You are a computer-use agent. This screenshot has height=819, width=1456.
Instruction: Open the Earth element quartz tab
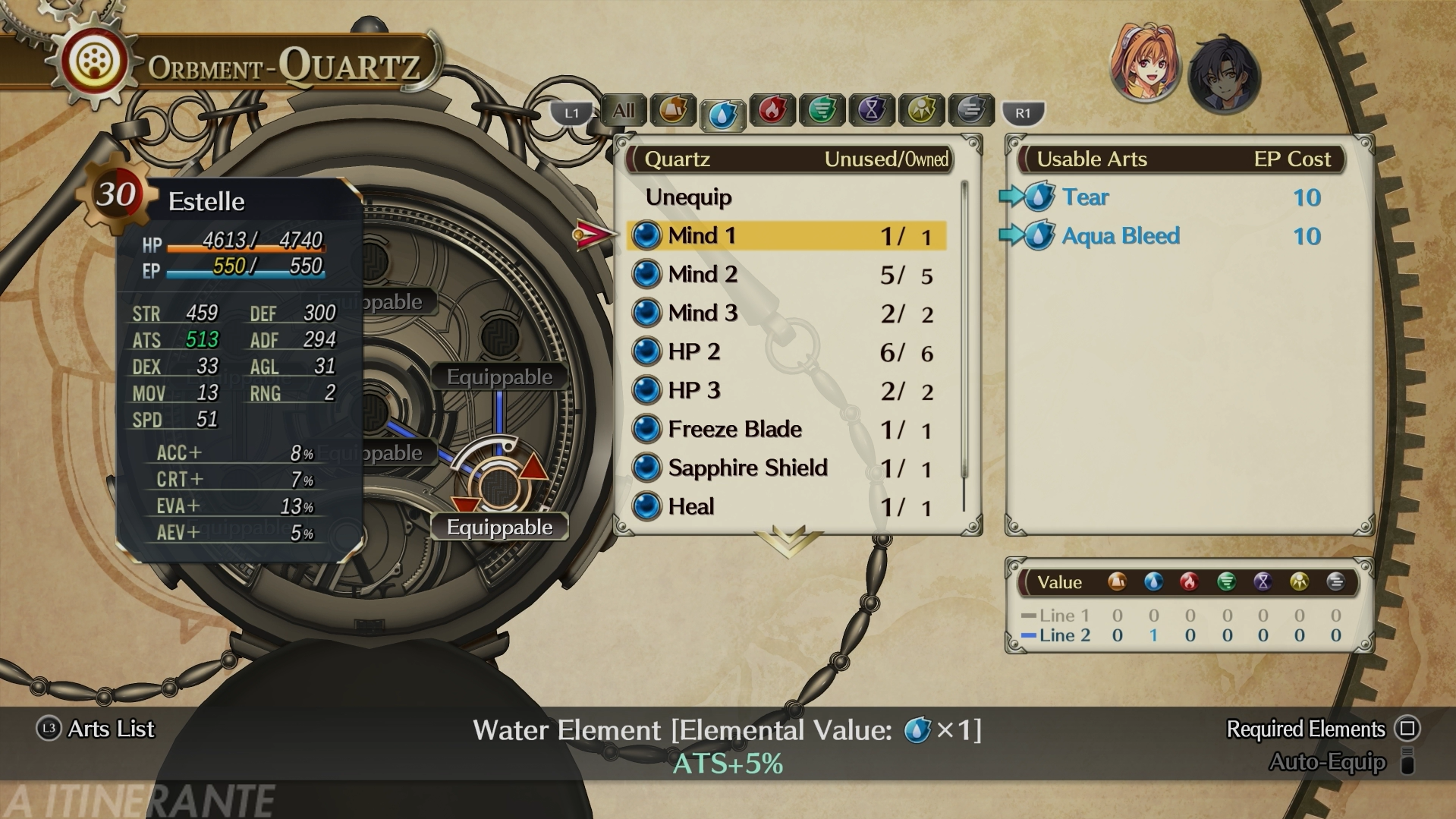672,111
